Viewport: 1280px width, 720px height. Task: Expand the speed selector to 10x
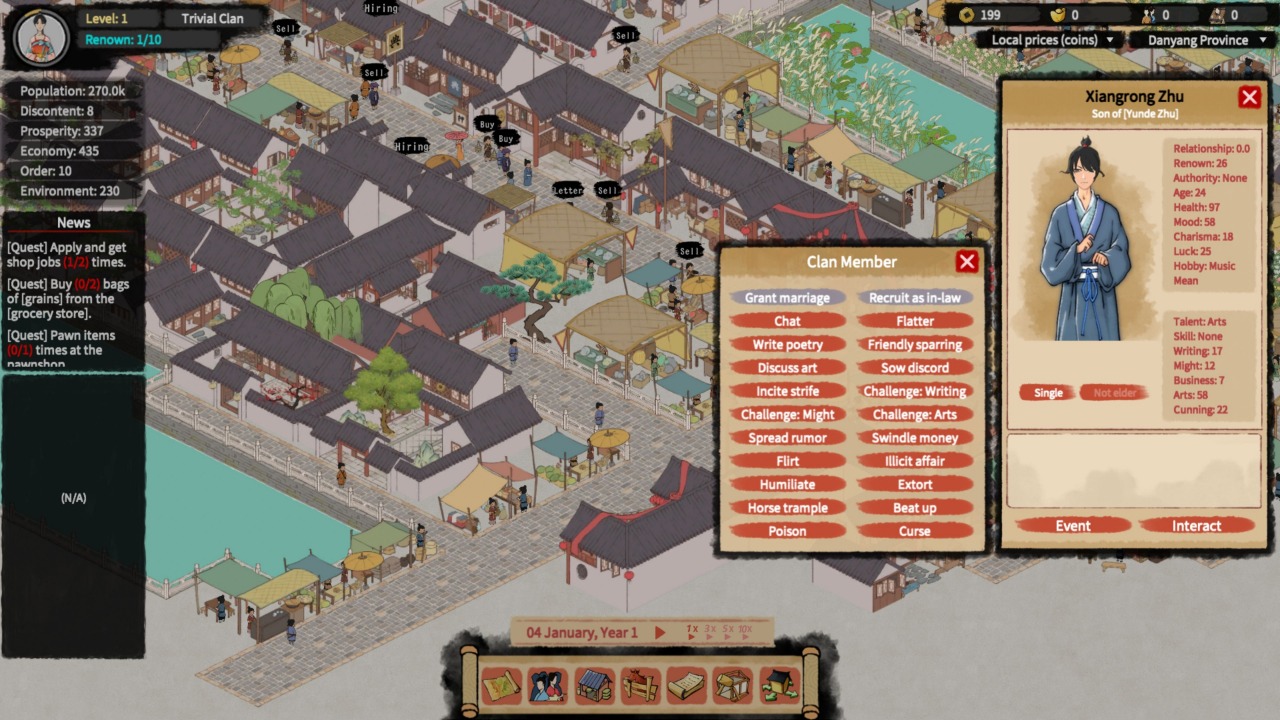coord(744,630)
